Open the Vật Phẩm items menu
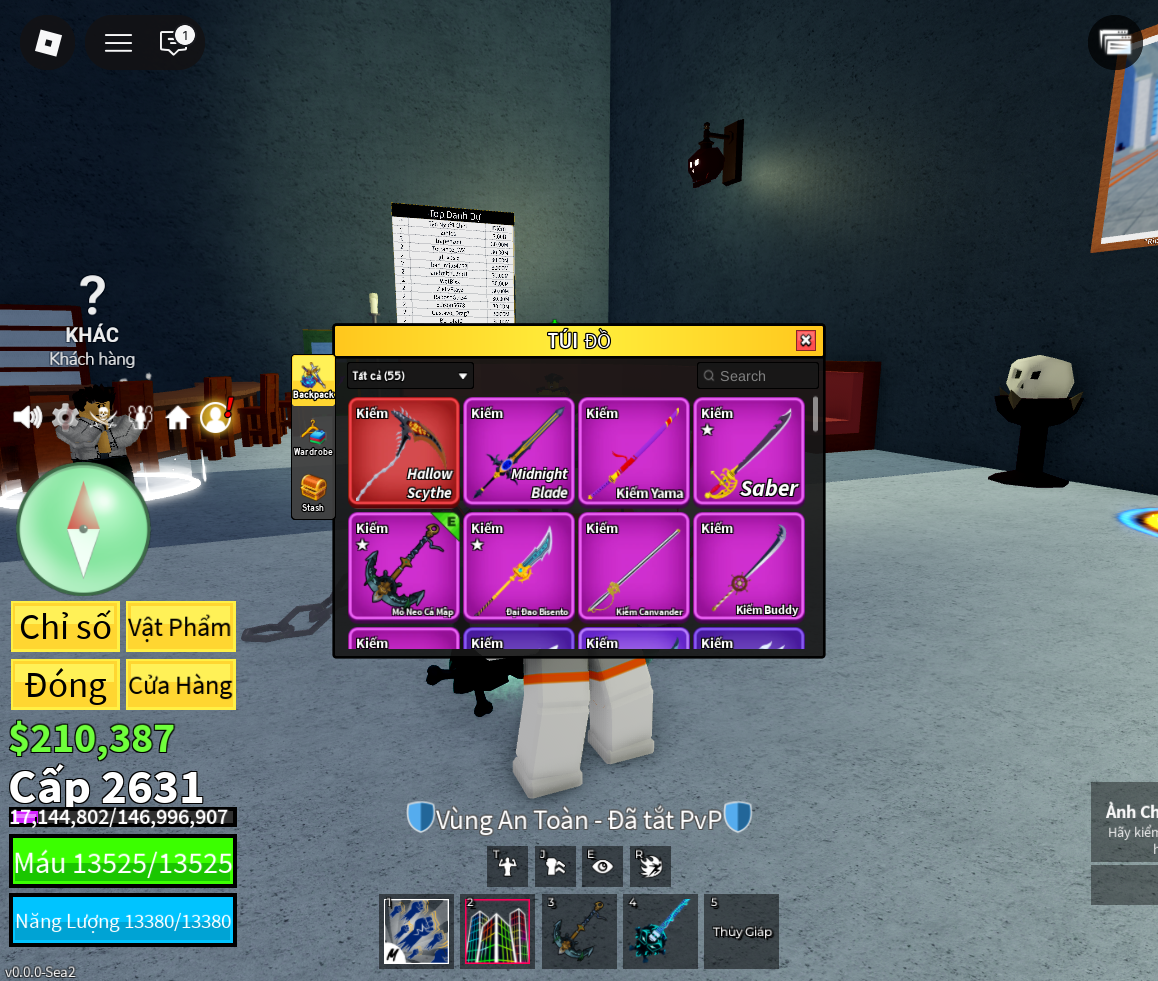 (x=181, y=627)
